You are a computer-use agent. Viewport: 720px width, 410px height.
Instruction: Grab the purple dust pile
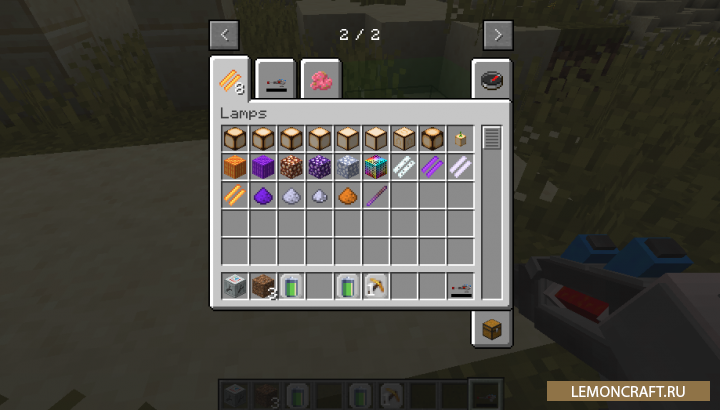(x=263, y=195)
